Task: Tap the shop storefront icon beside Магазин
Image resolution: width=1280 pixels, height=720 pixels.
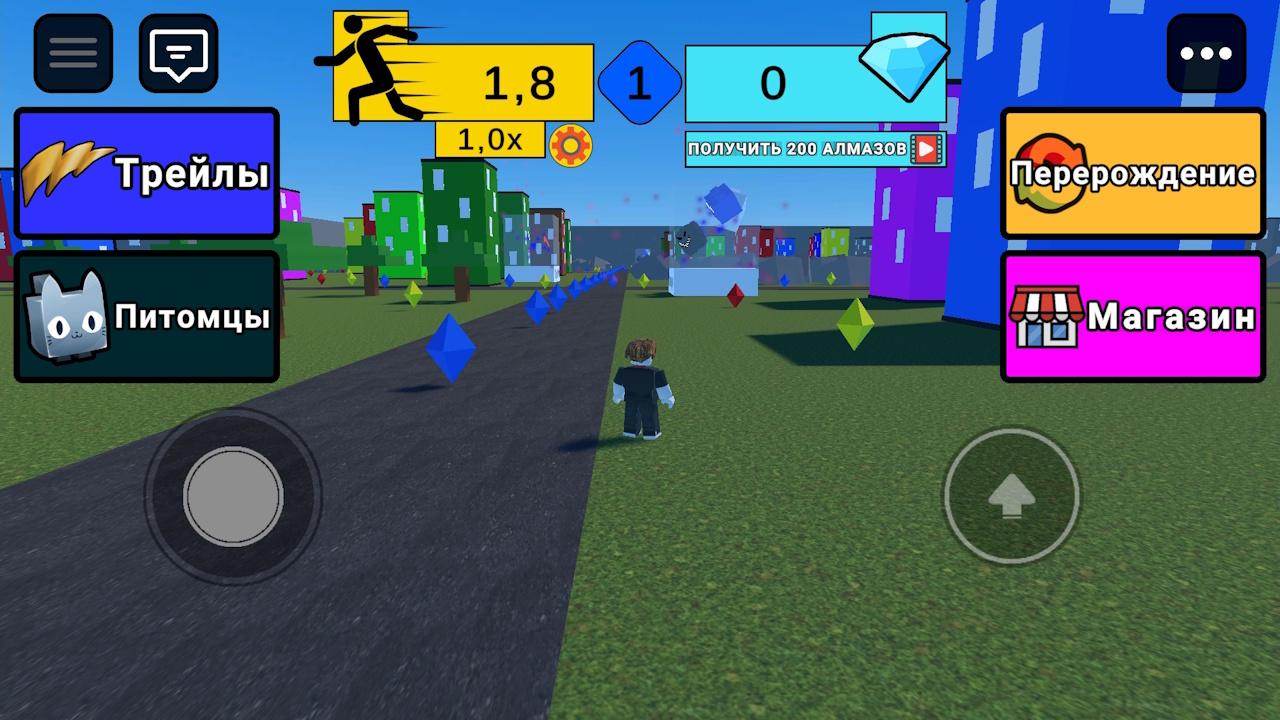Action: point(1048,315)
